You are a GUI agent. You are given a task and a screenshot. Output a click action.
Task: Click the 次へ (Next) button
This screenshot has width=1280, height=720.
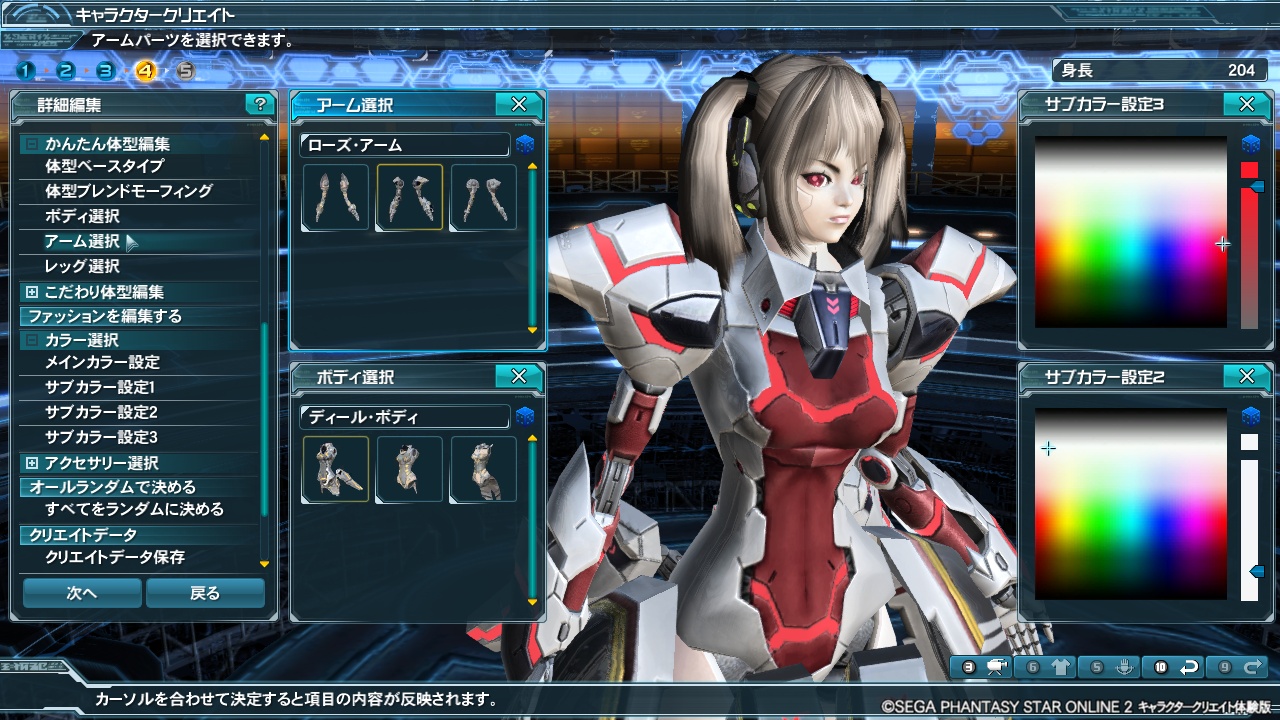pos(82,593)
